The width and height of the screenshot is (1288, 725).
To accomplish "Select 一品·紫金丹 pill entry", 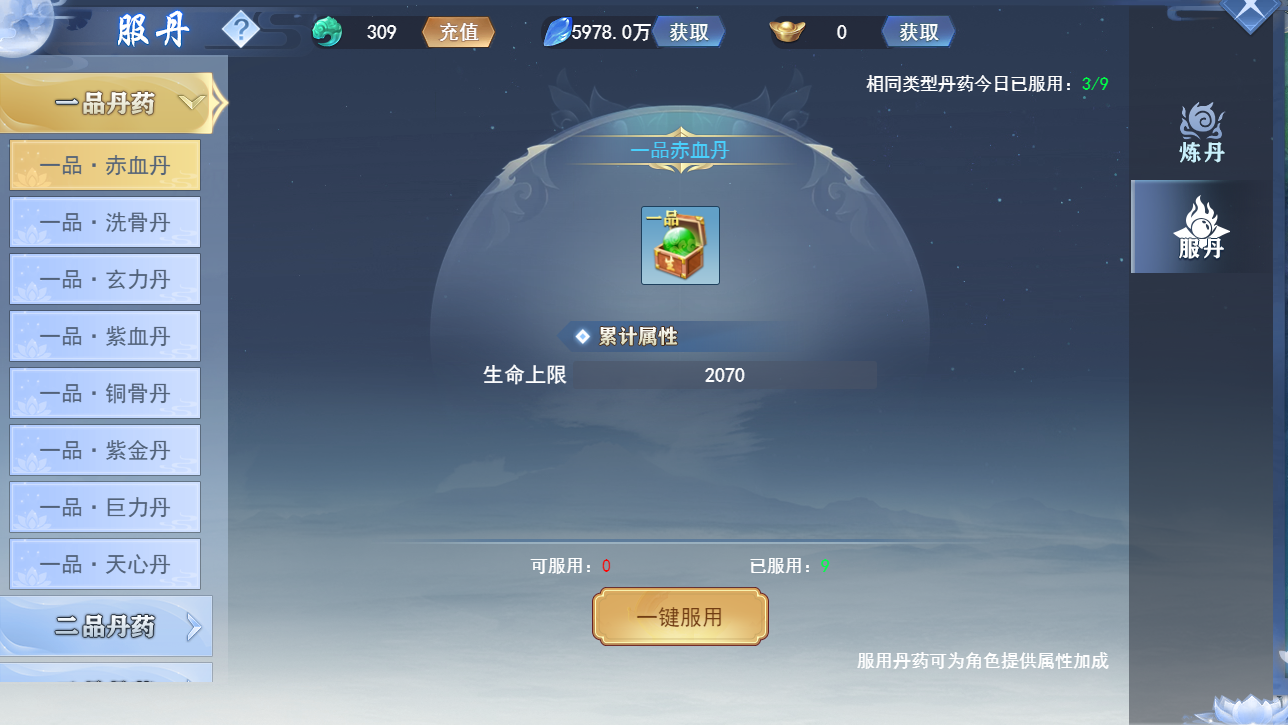I will click(105, 450).
